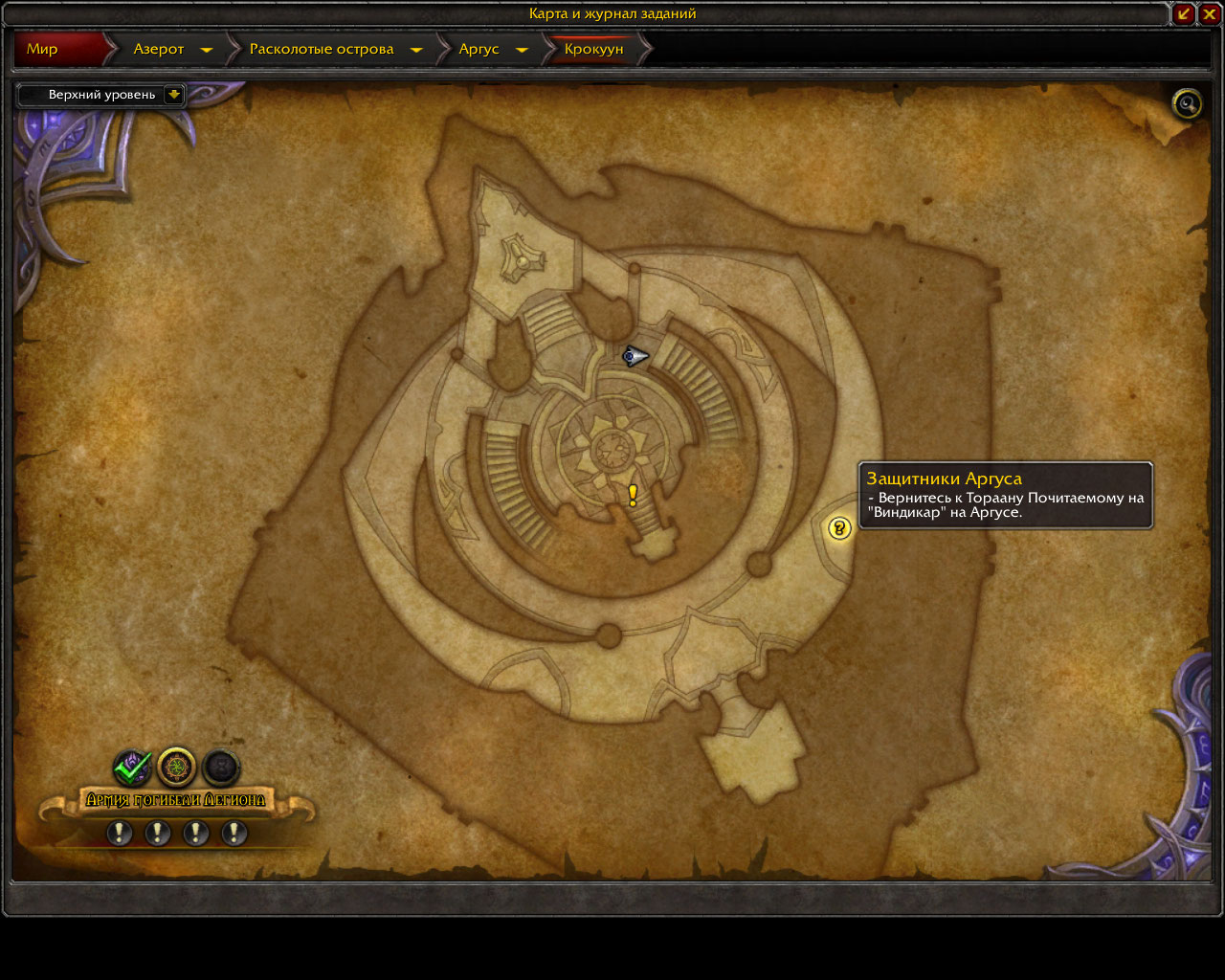
Task: Click the first exclamation quest button under banner
Action: click(119, 834)
